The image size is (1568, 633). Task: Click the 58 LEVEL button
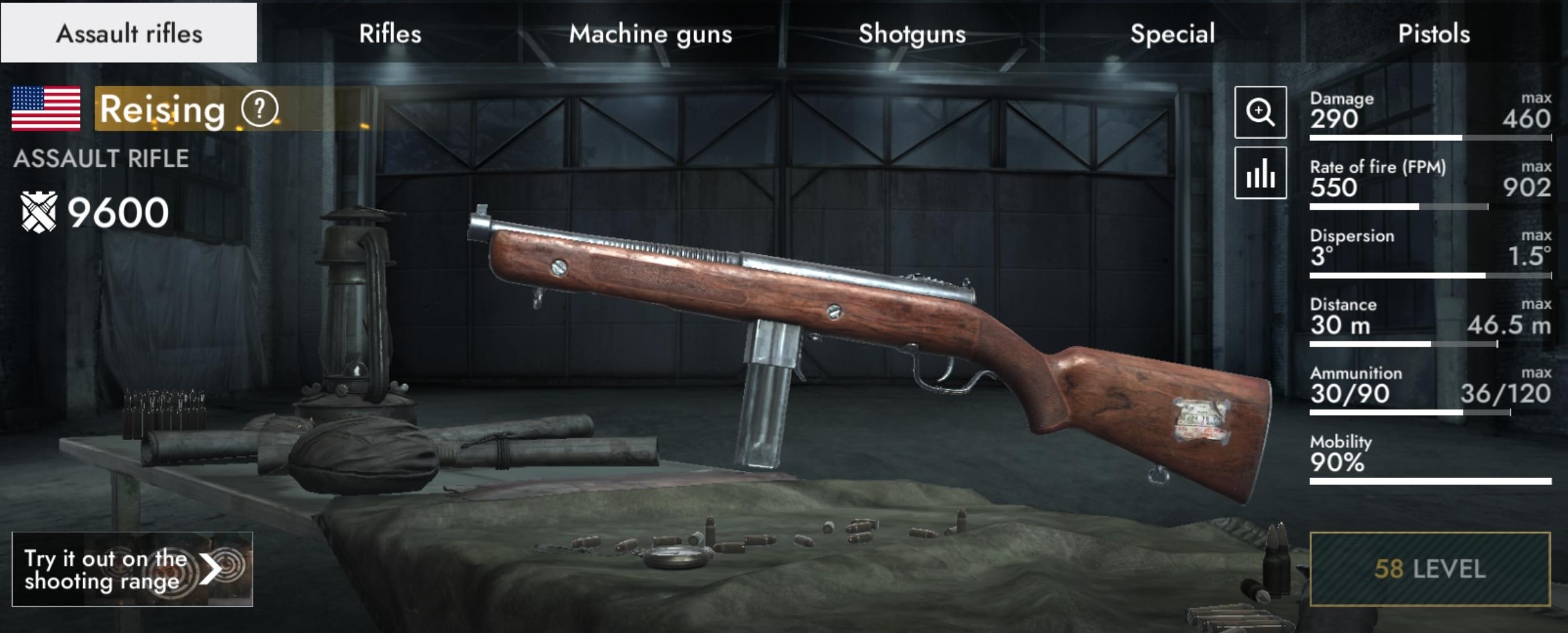(x=1430, y=569)
